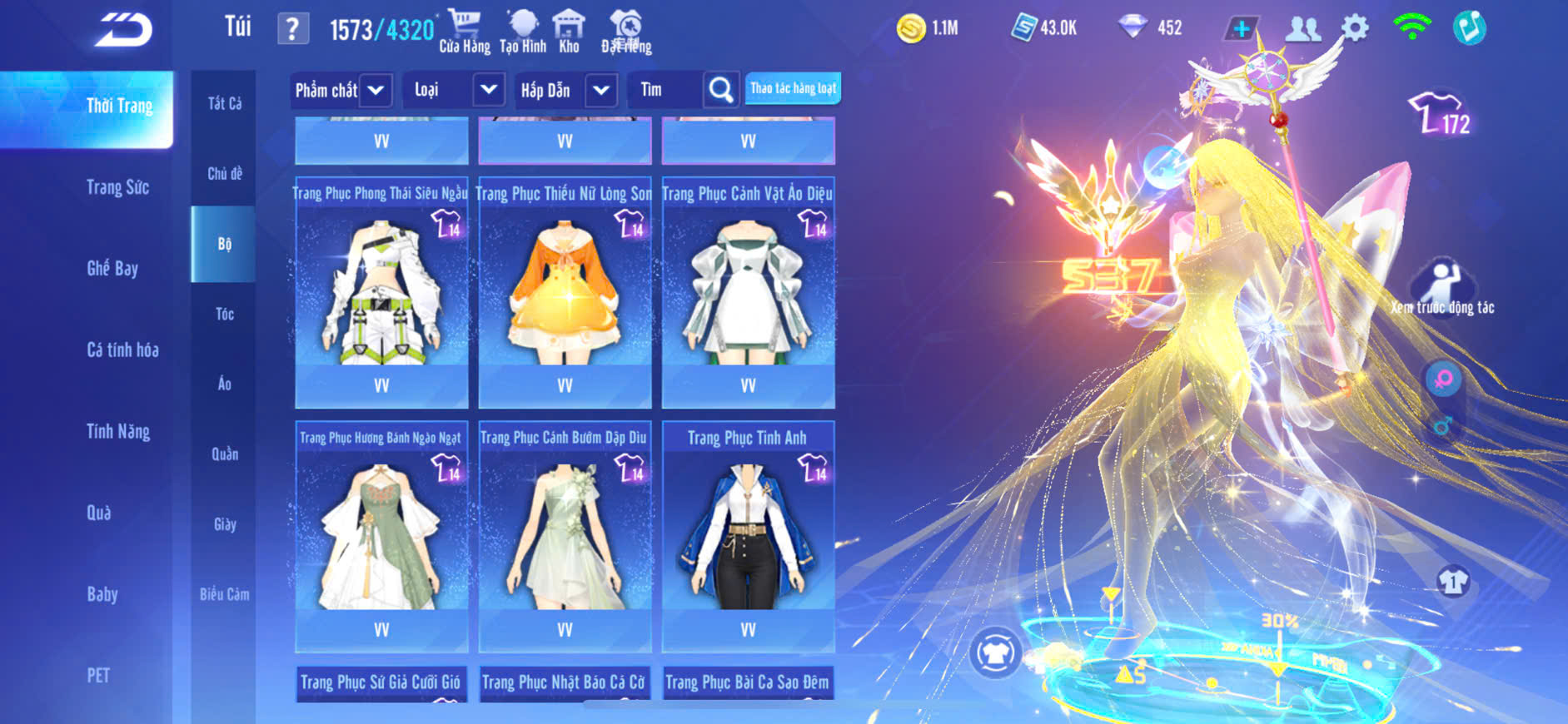This screenshot has width=1568, height=724.
Task: Select the Tóc subcategory
Action: (224, 314)
